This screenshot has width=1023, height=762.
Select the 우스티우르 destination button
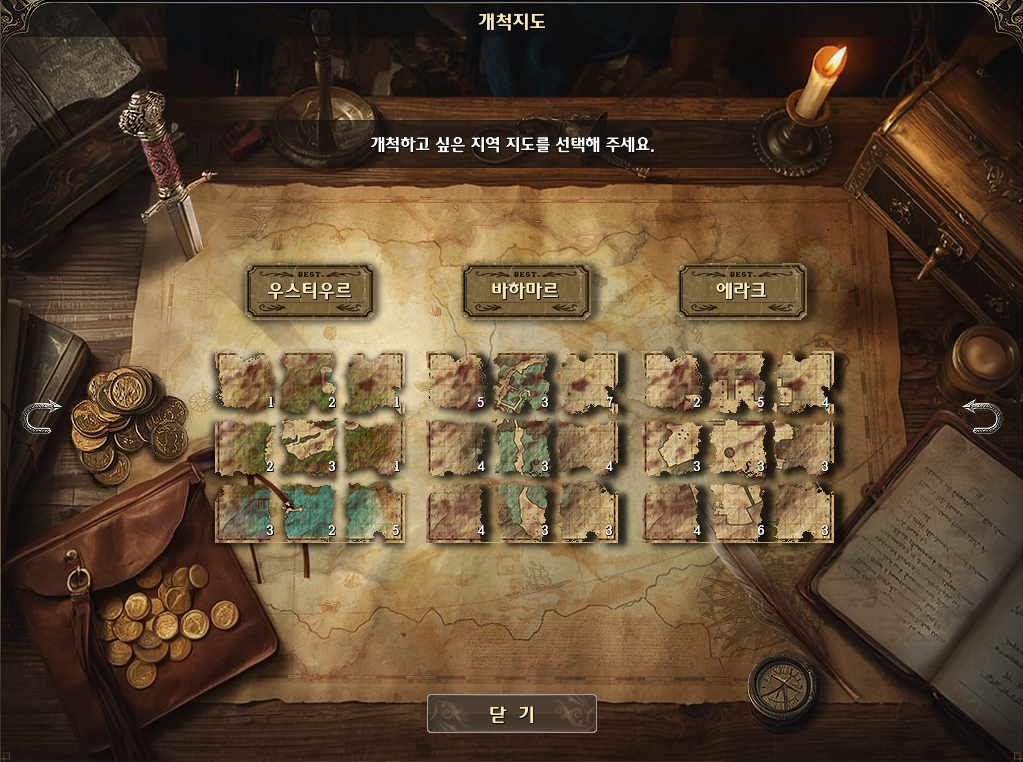(x=310, y=291)
